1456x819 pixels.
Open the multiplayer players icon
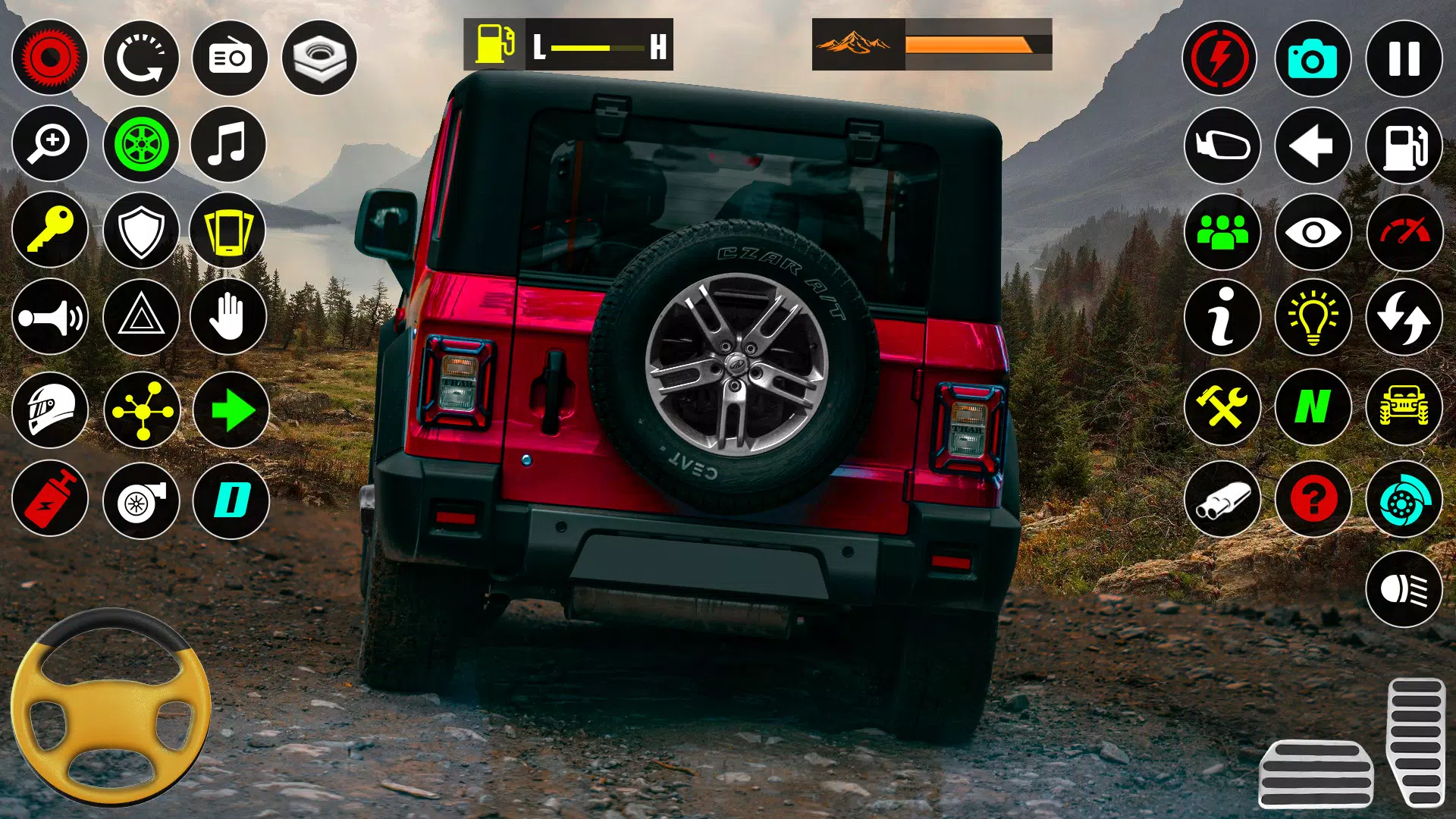(x=1224, y=231)
